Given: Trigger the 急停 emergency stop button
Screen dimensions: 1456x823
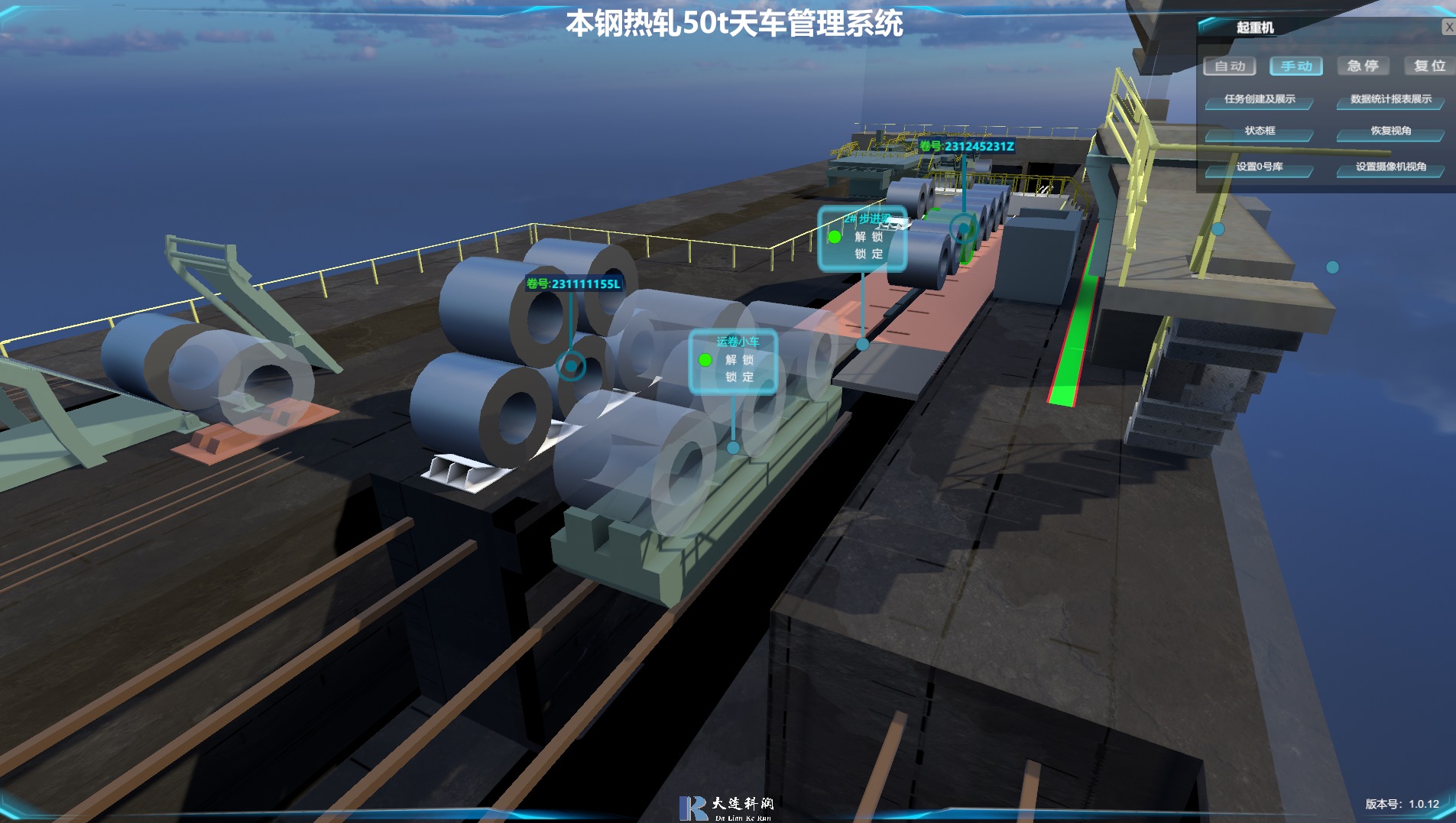Looking at the screenshot, I should [1362, 66].
